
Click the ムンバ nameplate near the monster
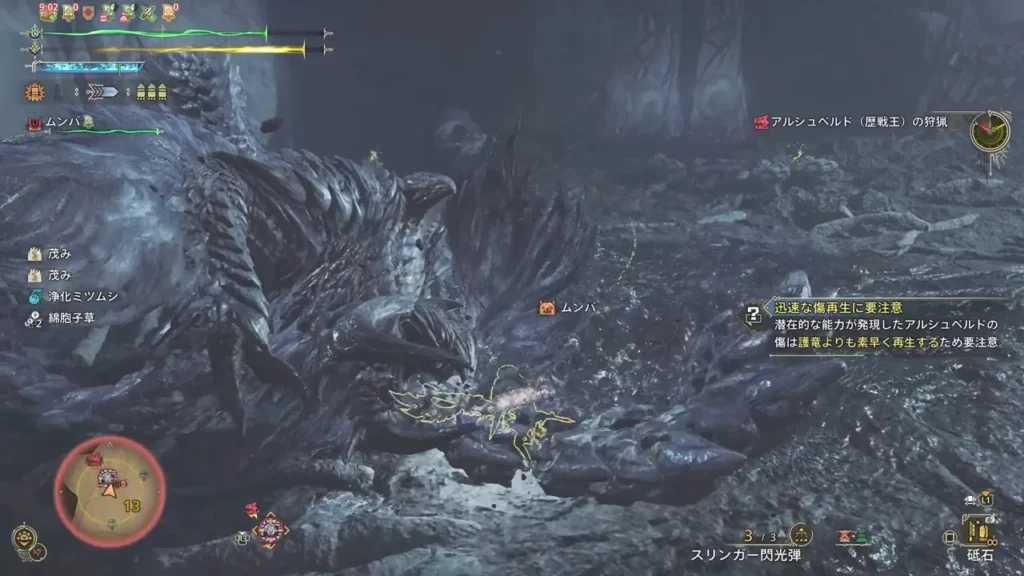(568, 308)
